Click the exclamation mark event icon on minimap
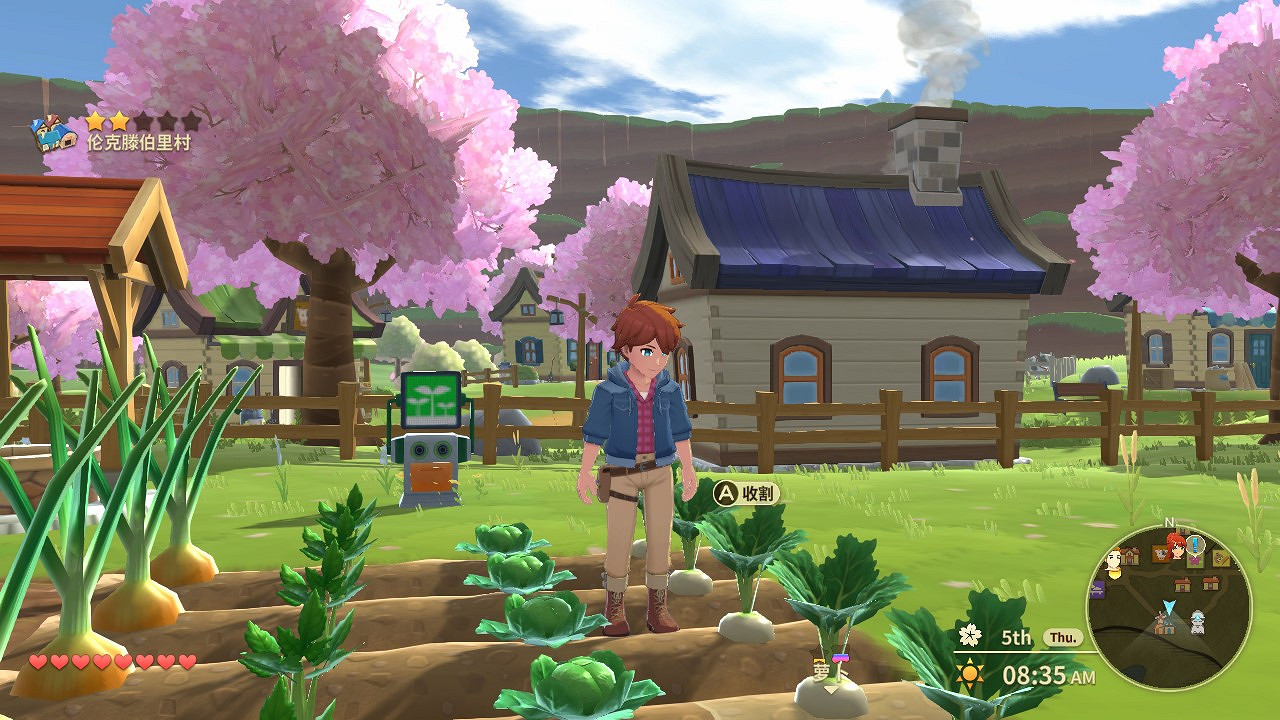 [x=1194, y=544]
